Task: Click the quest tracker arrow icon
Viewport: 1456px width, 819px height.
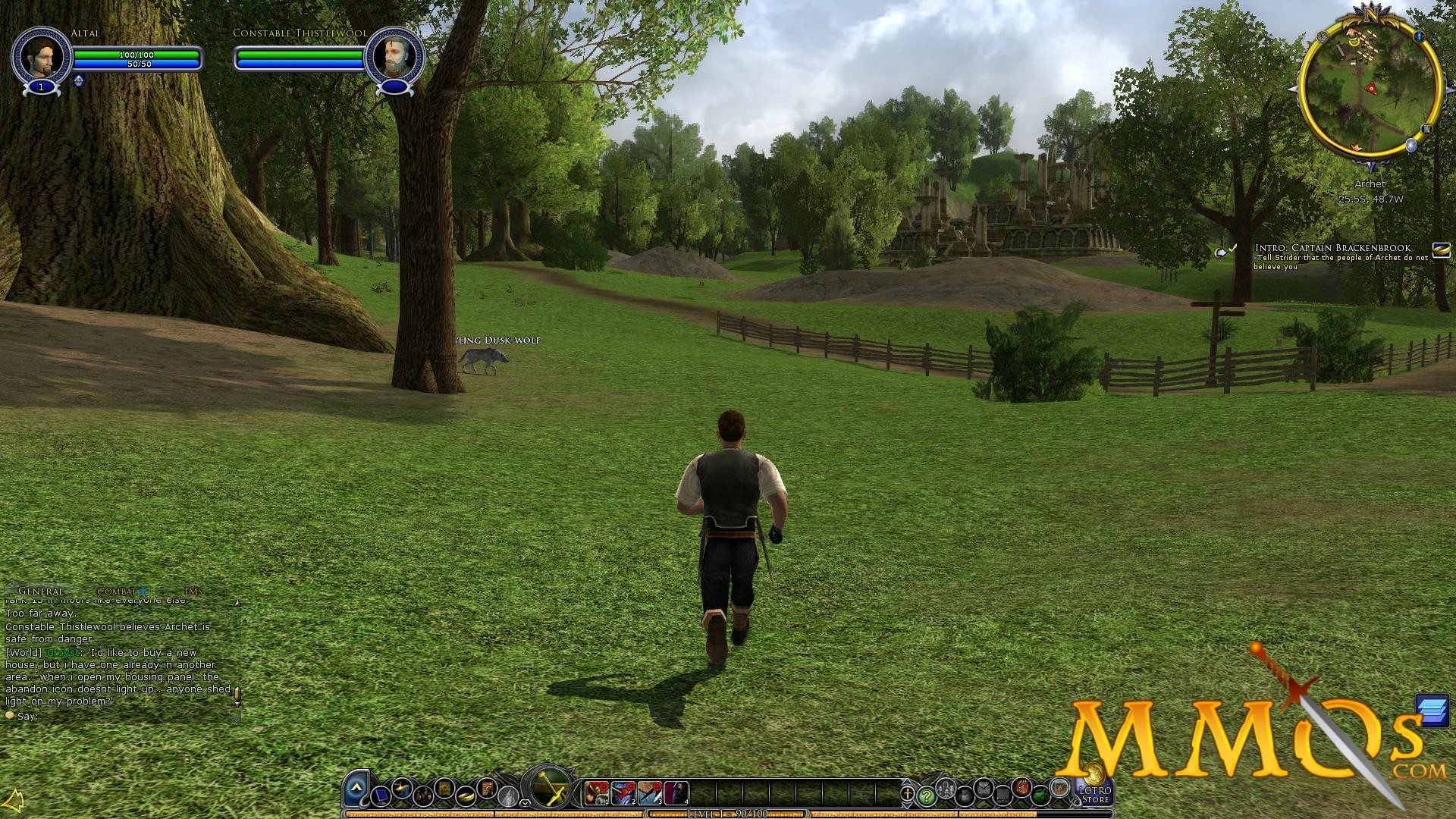Action: click(1220, 252)
